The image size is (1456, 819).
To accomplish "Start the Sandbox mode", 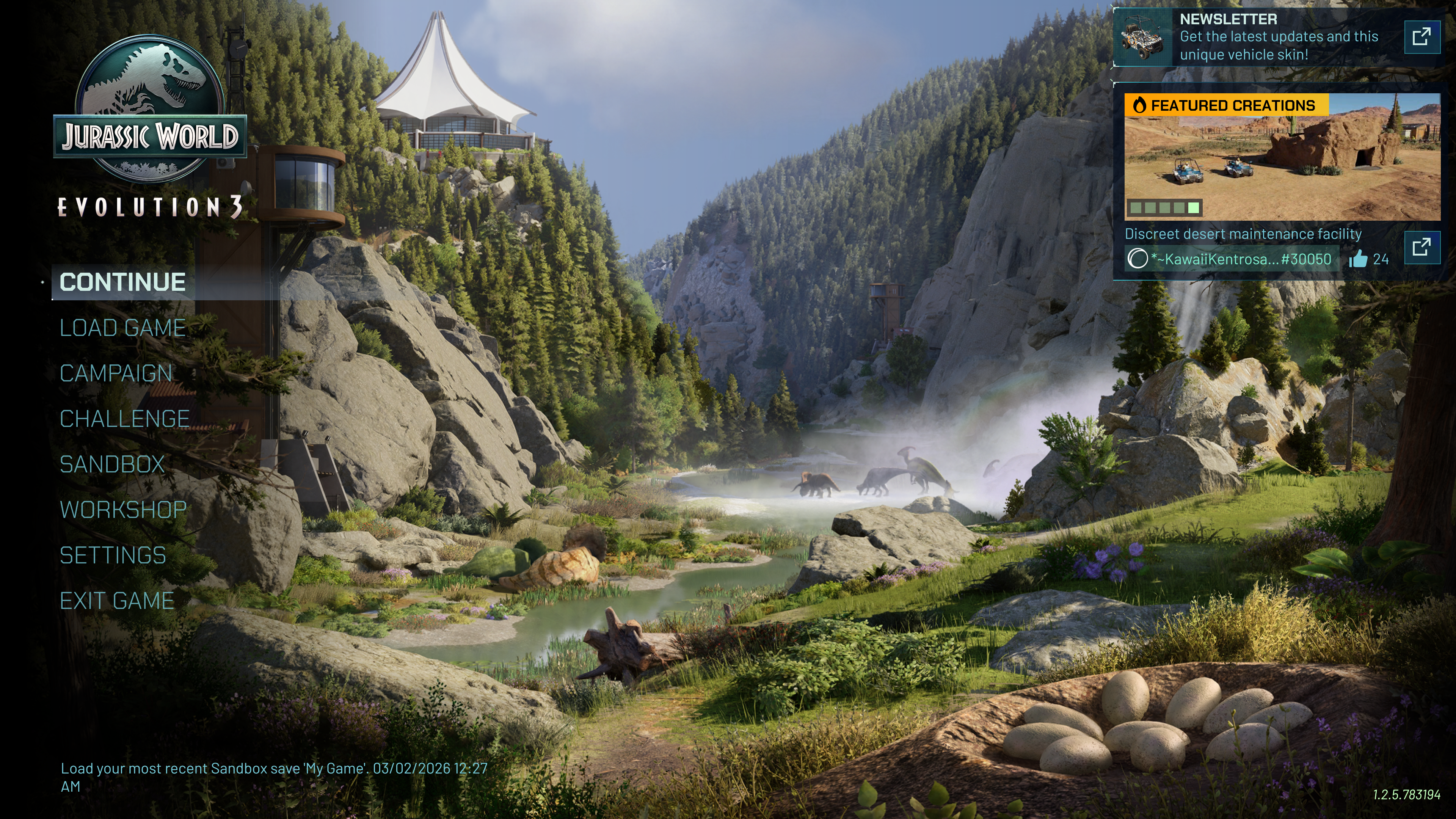I will (x=112, y=464).
